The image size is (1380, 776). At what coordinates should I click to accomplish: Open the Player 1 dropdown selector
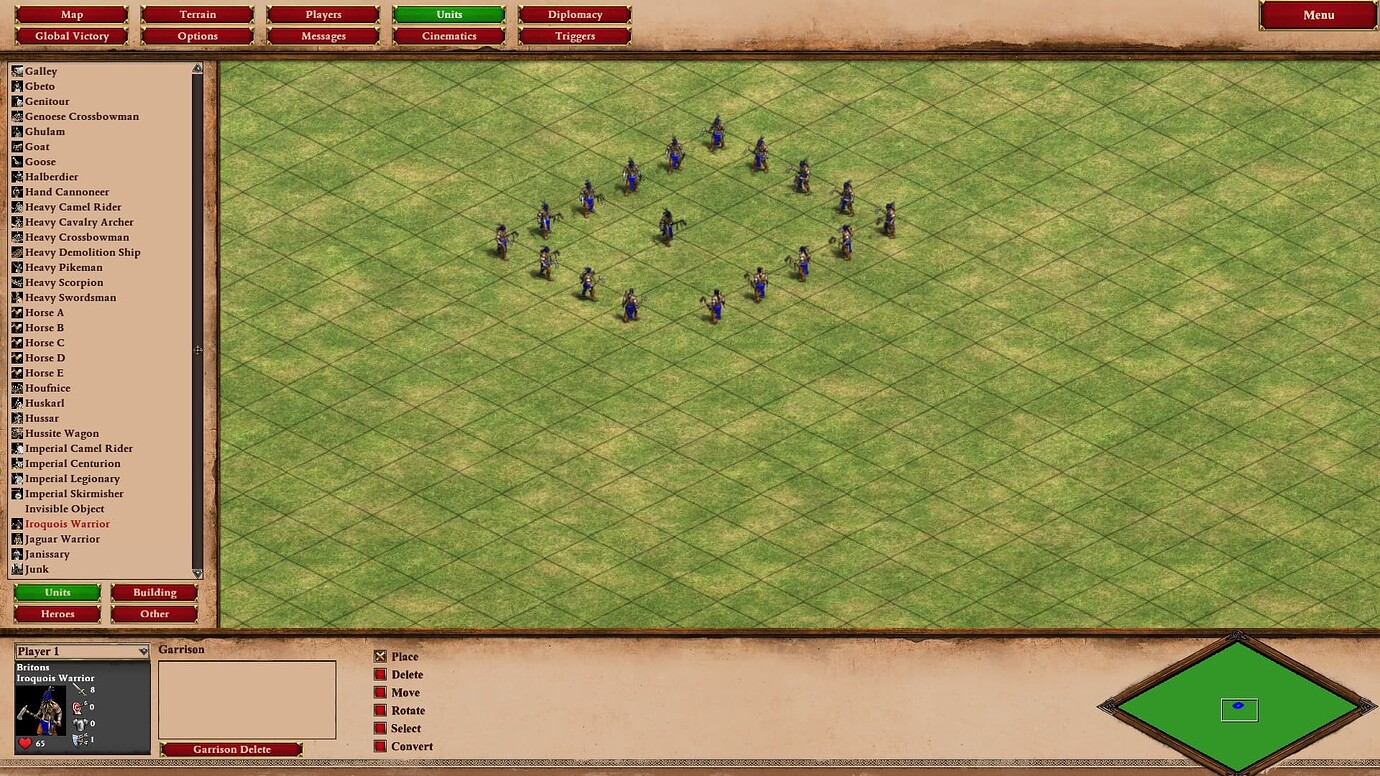pos(80,651)
